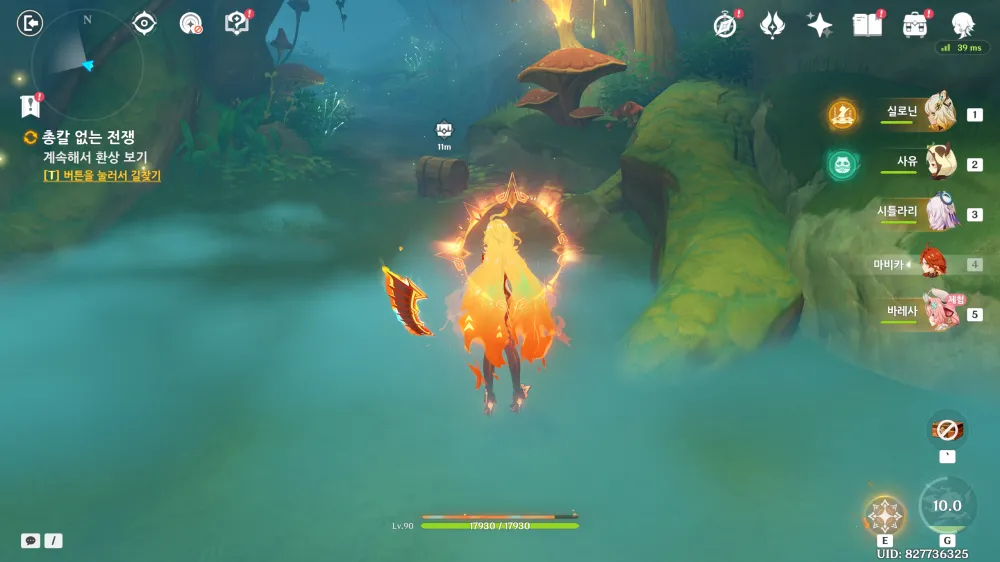The height and width of the screenshot is (562, 1000).
Task: Open the circular minimap
Action: coord(87,65)
